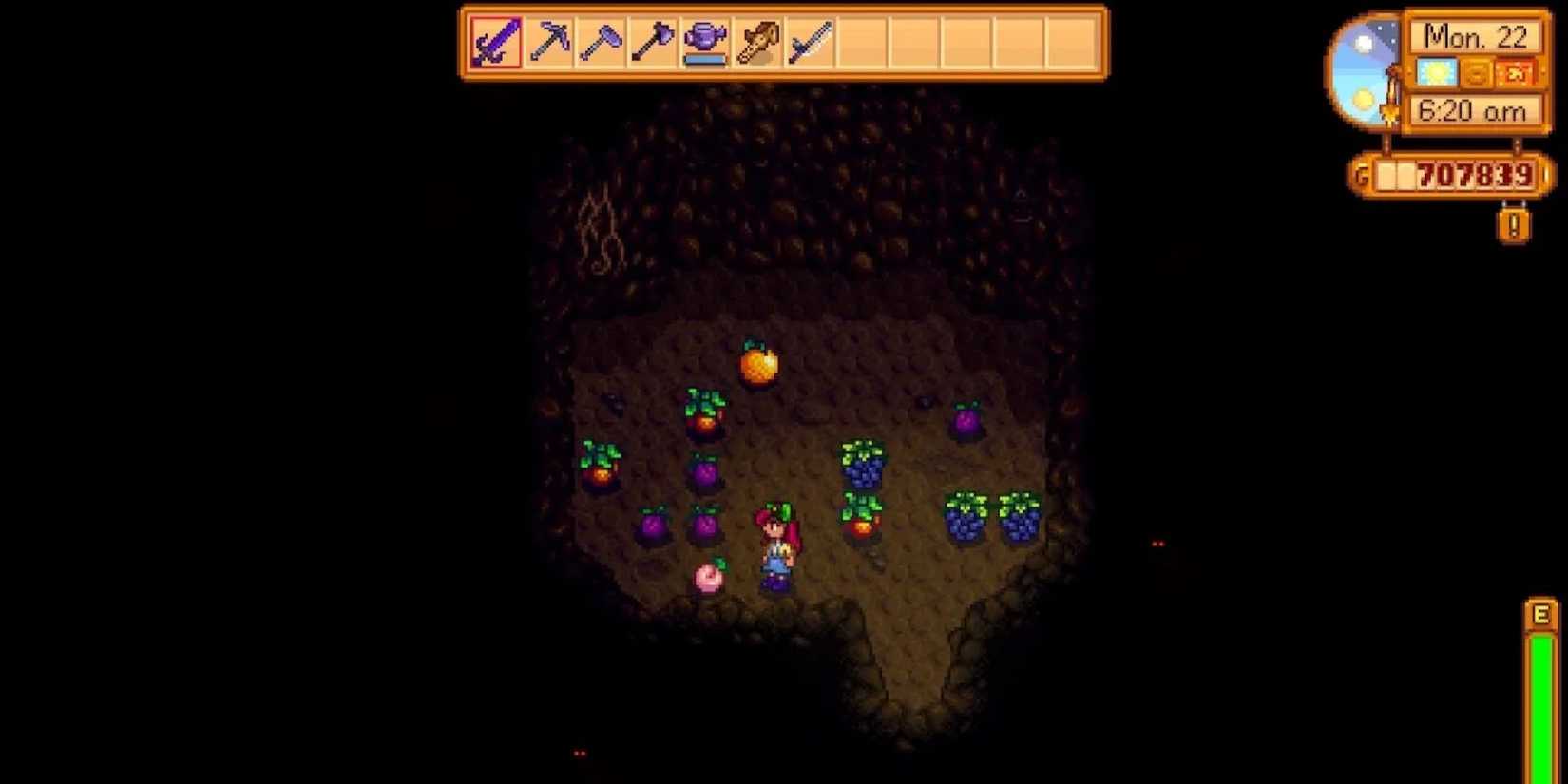Click the orange festival indicator icon
1568x784 pixels.
(1518, 72)
